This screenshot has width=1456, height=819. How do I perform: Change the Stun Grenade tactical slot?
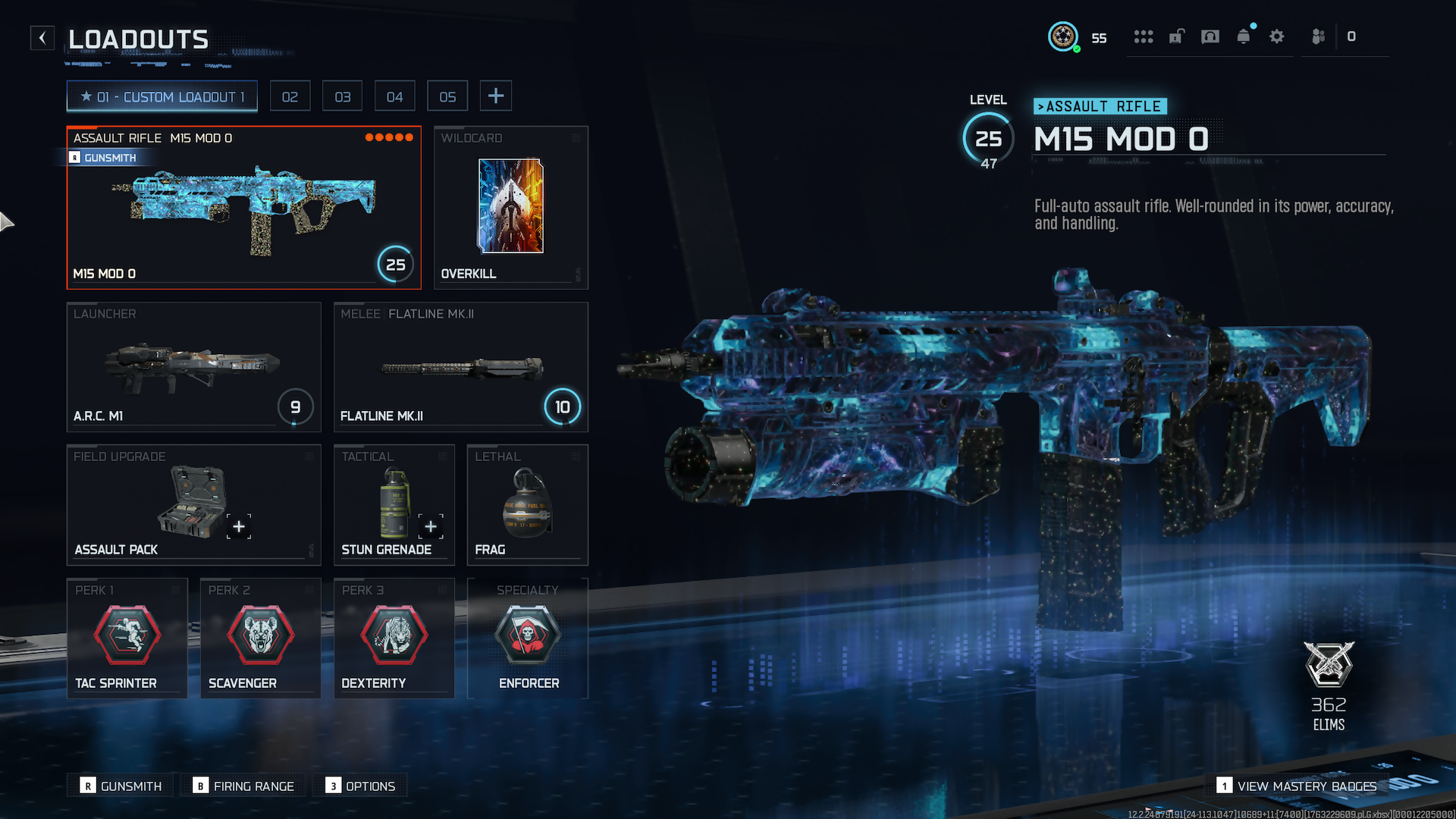pos(394,505)
